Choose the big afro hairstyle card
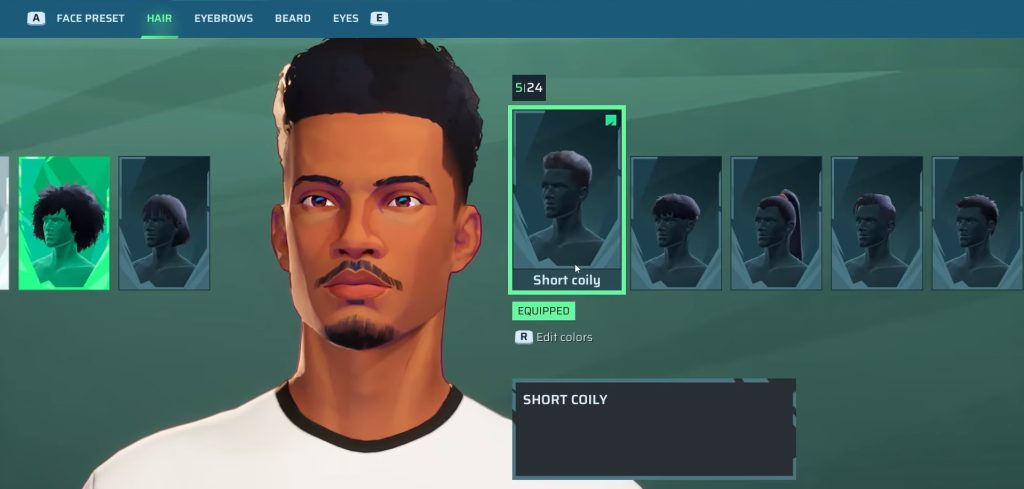The width and height of the screenshot is (1024, 489). (x=64, y=223)
